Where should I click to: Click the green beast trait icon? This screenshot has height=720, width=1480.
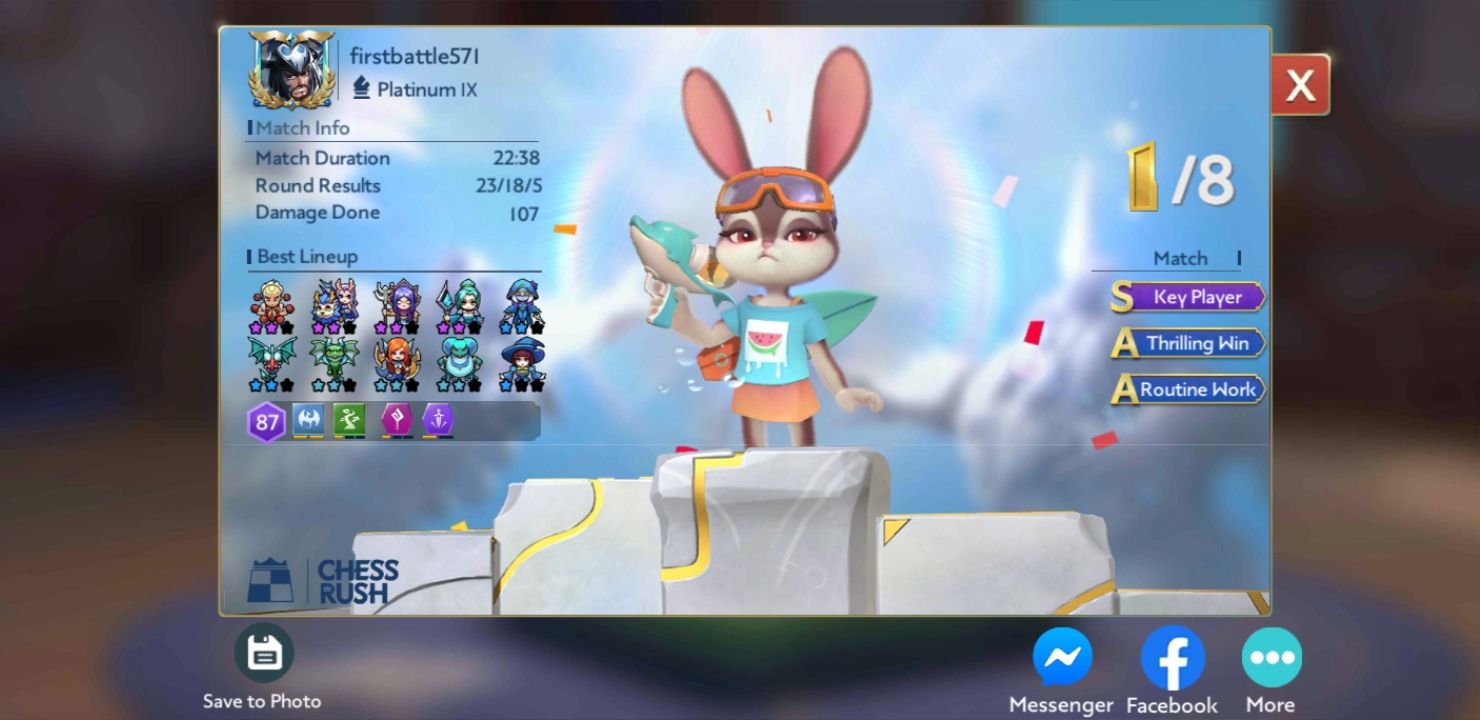350,420
